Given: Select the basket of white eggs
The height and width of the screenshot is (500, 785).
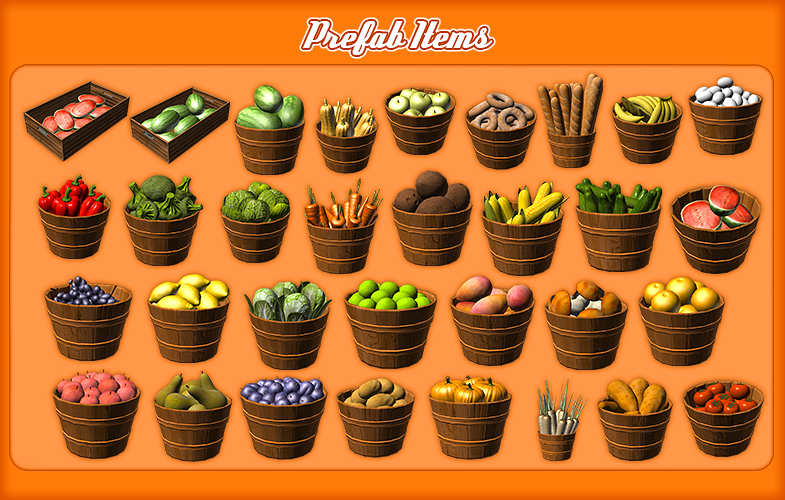Looking at the screenshot, I should pyautogui.click(x=725, y=120).
